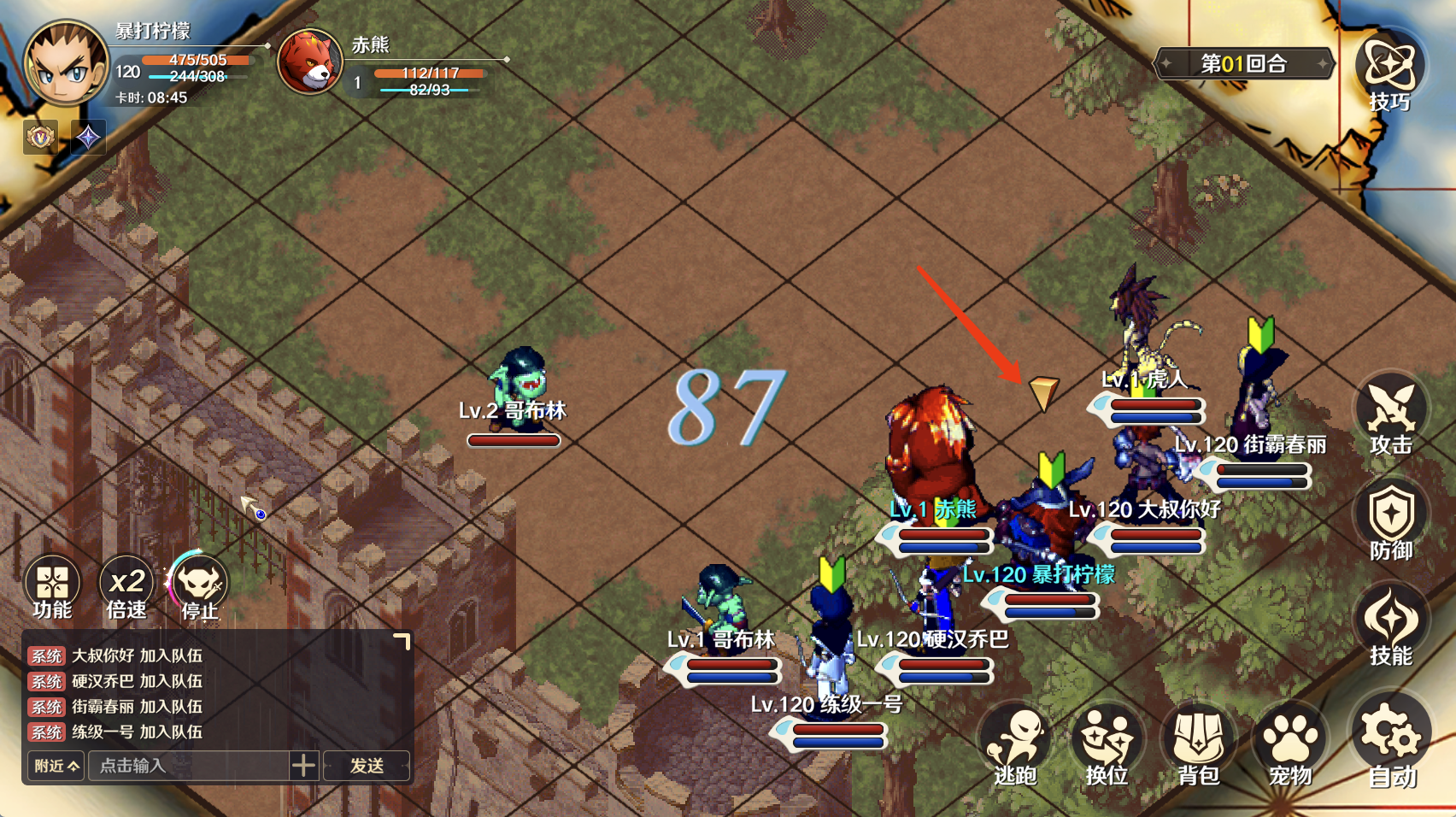Toggle 自动 auto-battle mode
Viewport: 1456px width, 817px height.
coord(1391,741)
